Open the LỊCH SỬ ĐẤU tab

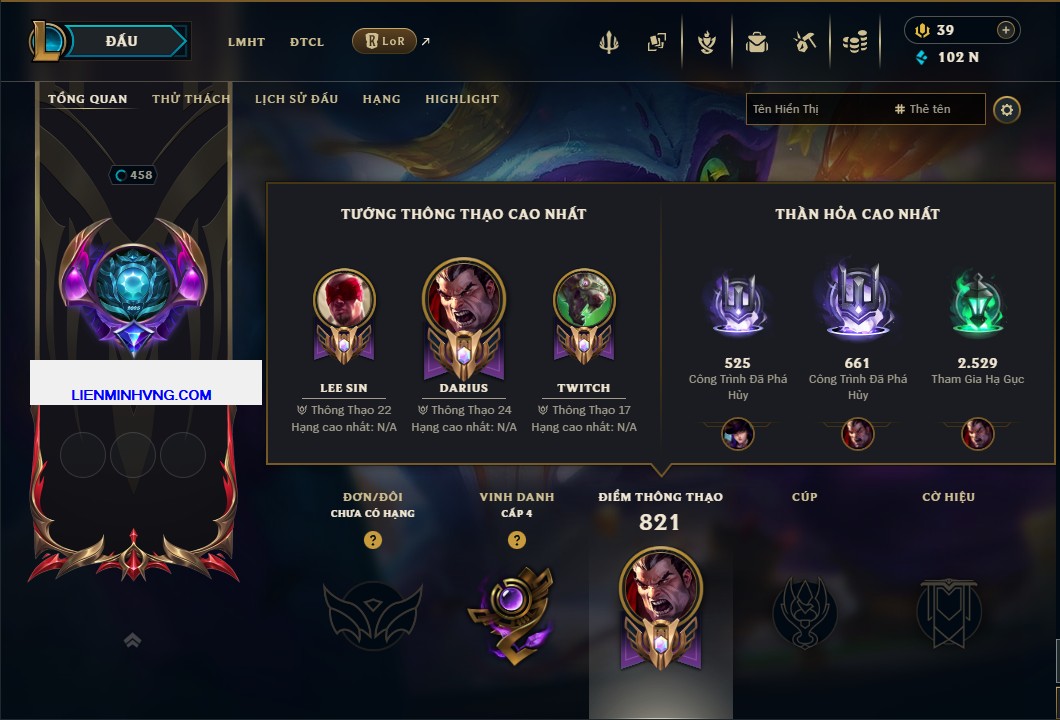click(x=296, y=99)
